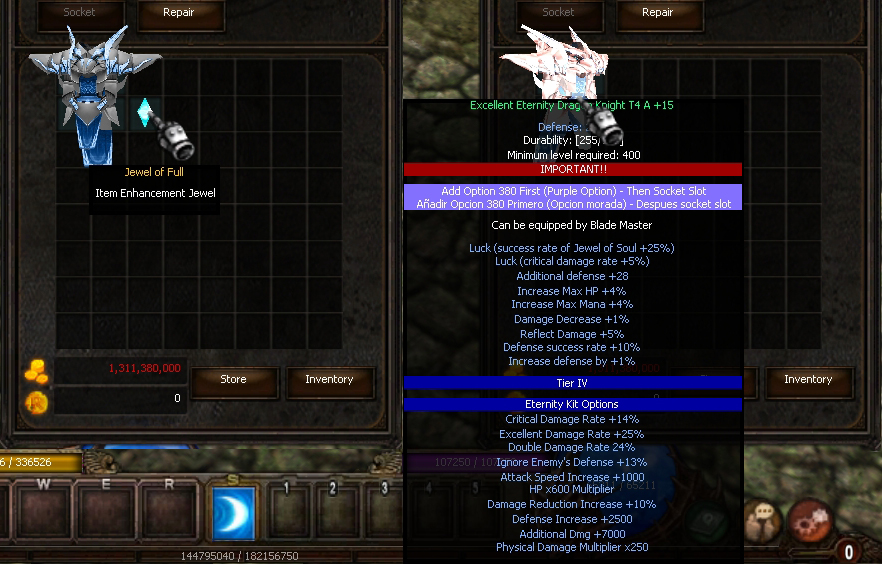Activate the blue crescent slash skill
Screen dimensions: 882x564
234,513
